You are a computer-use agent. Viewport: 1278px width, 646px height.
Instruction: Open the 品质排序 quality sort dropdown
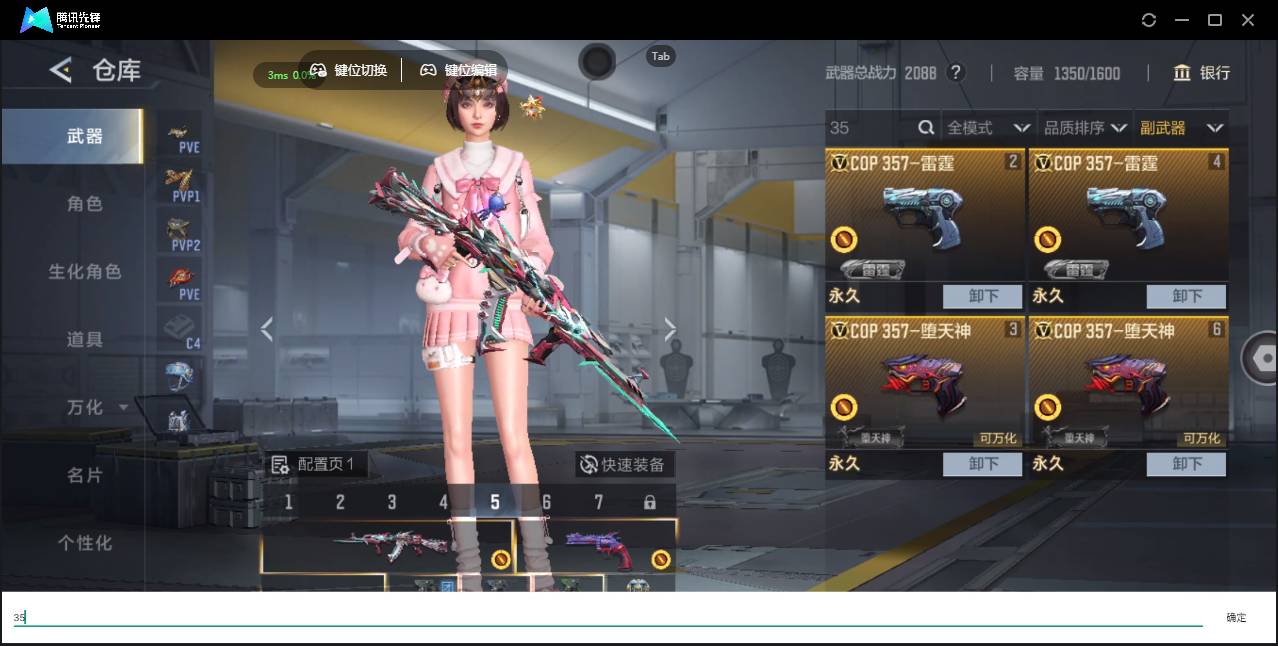[1085, 128]
